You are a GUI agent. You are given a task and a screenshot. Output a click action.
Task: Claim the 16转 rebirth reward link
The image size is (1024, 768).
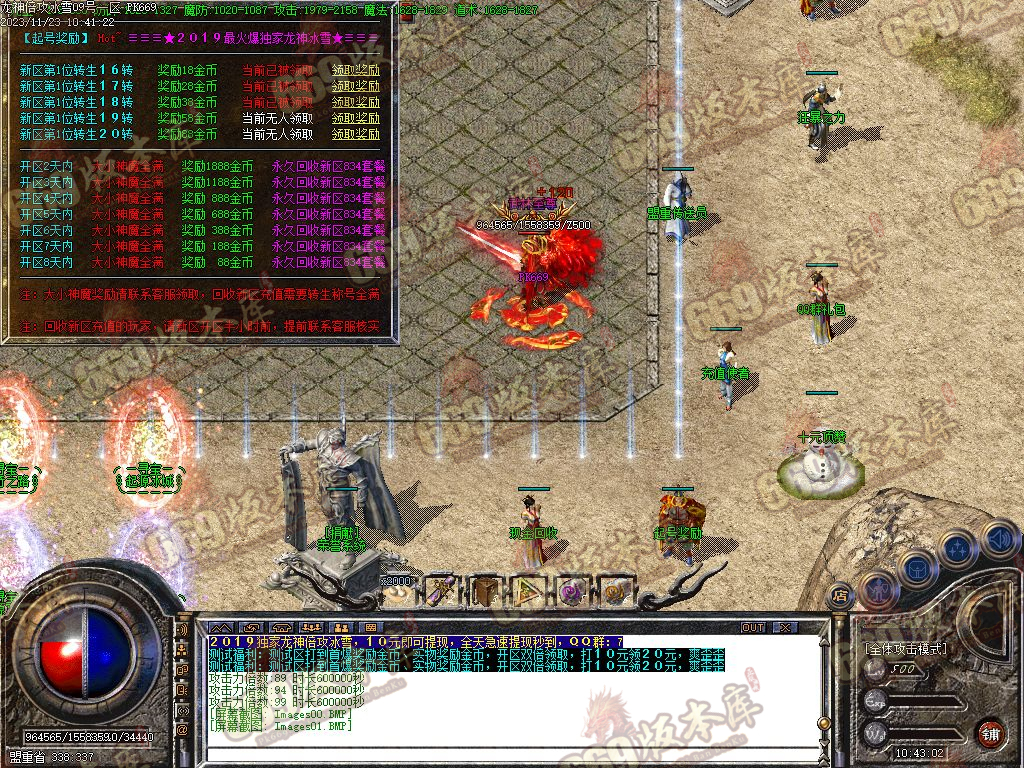click(356, 70)
